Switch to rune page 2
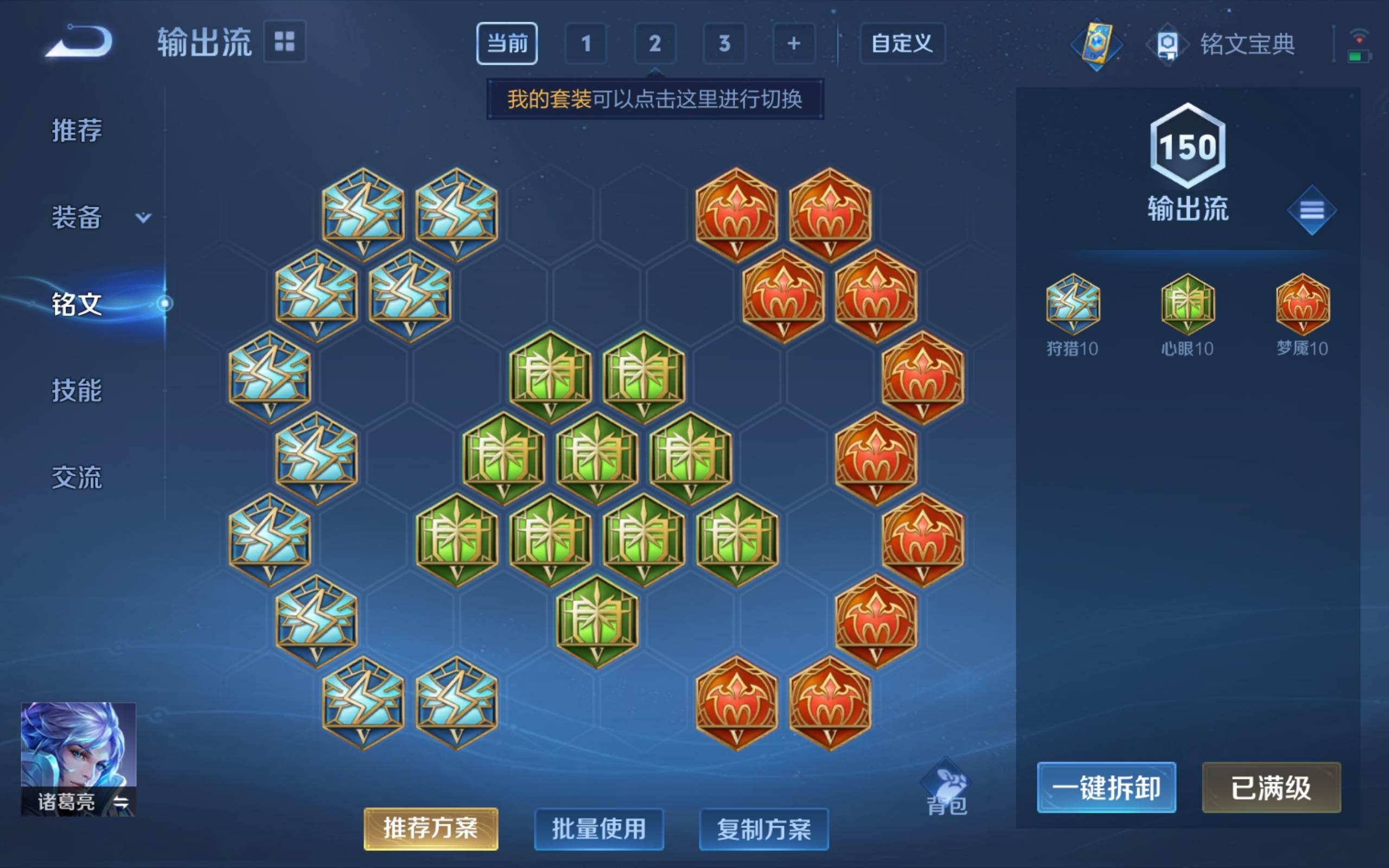Screen dimensions: 1389x868 655,43
